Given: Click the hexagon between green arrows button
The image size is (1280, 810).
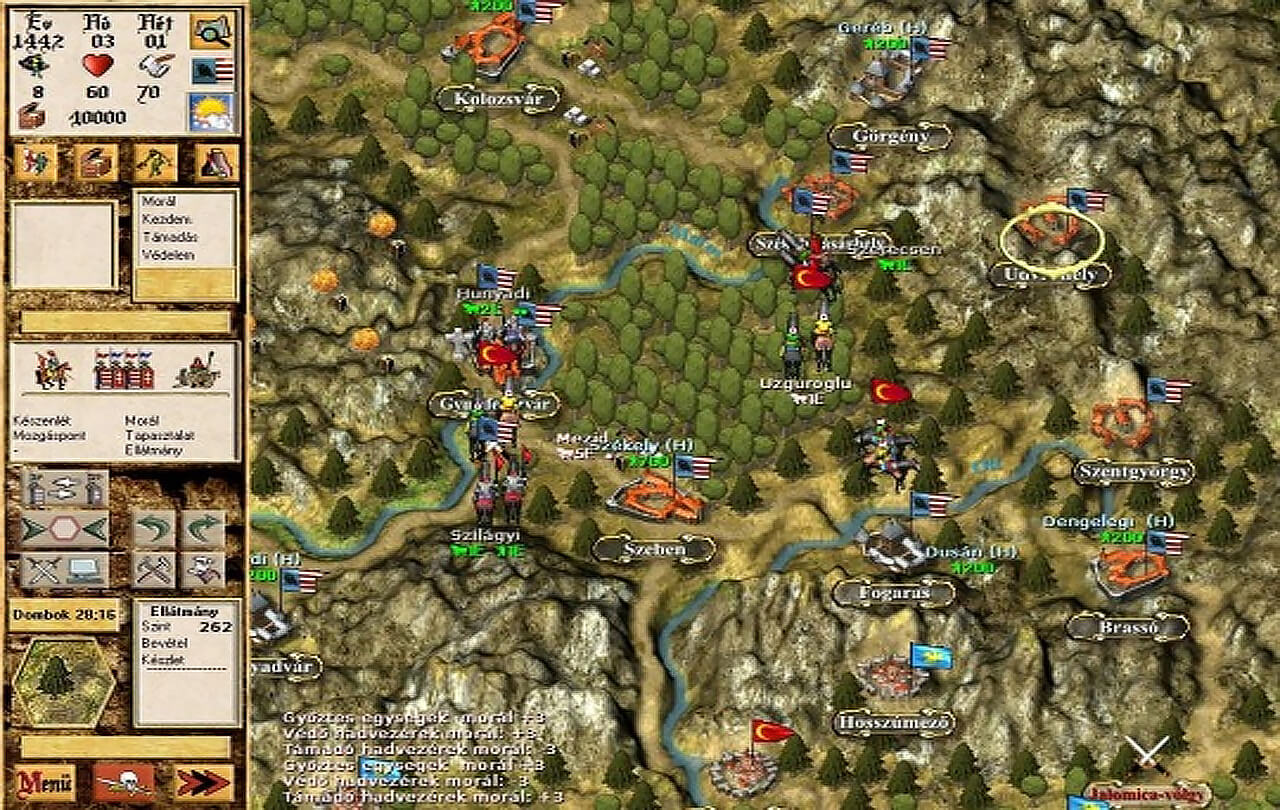Looking at the screenshot, I should pos(65,529).
